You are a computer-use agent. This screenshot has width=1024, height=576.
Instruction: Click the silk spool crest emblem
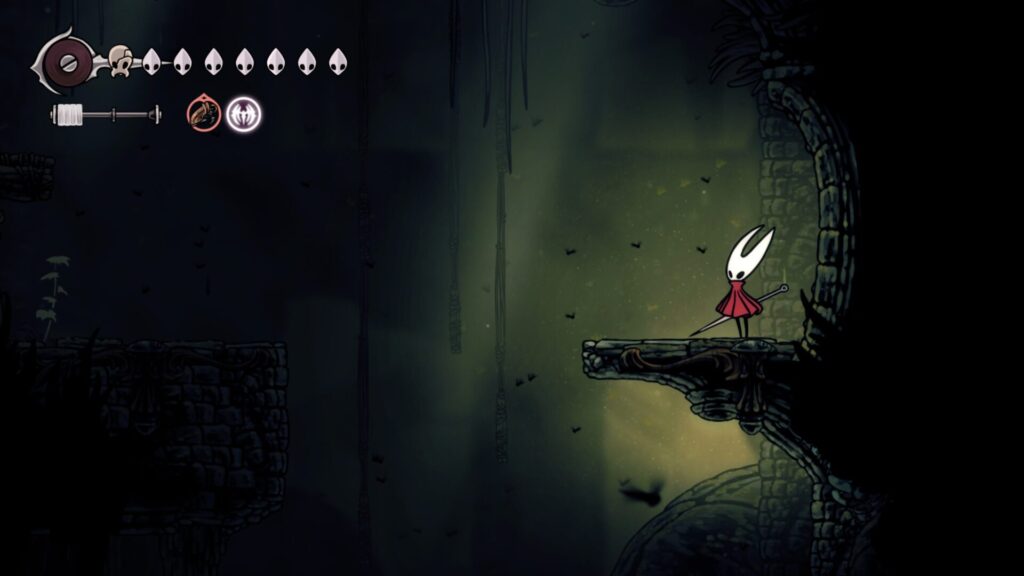(66, 62)
